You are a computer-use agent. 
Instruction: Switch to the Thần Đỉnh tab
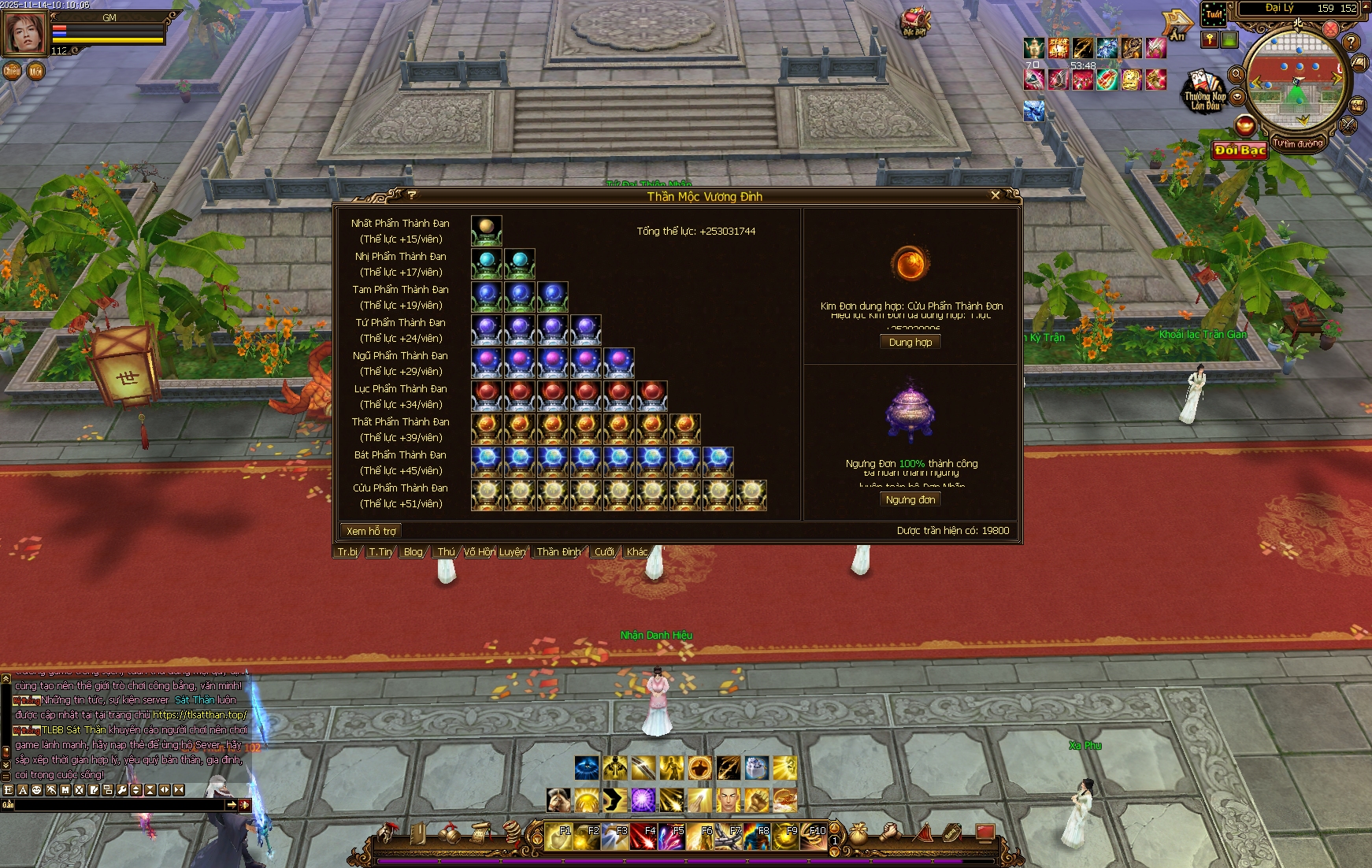pyautogui.click(x=558, y=552)
